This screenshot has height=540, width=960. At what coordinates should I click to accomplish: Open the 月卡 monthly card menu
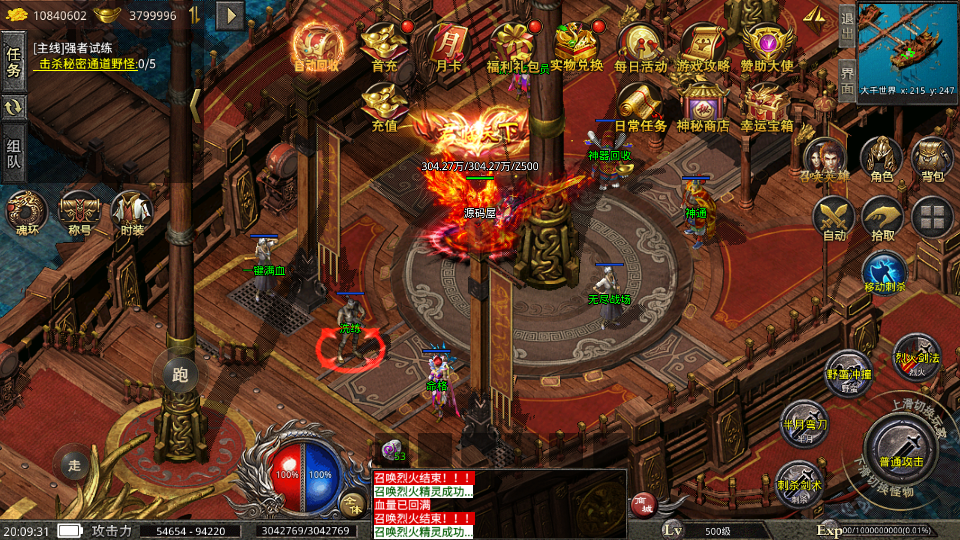[x=446, y=46]
